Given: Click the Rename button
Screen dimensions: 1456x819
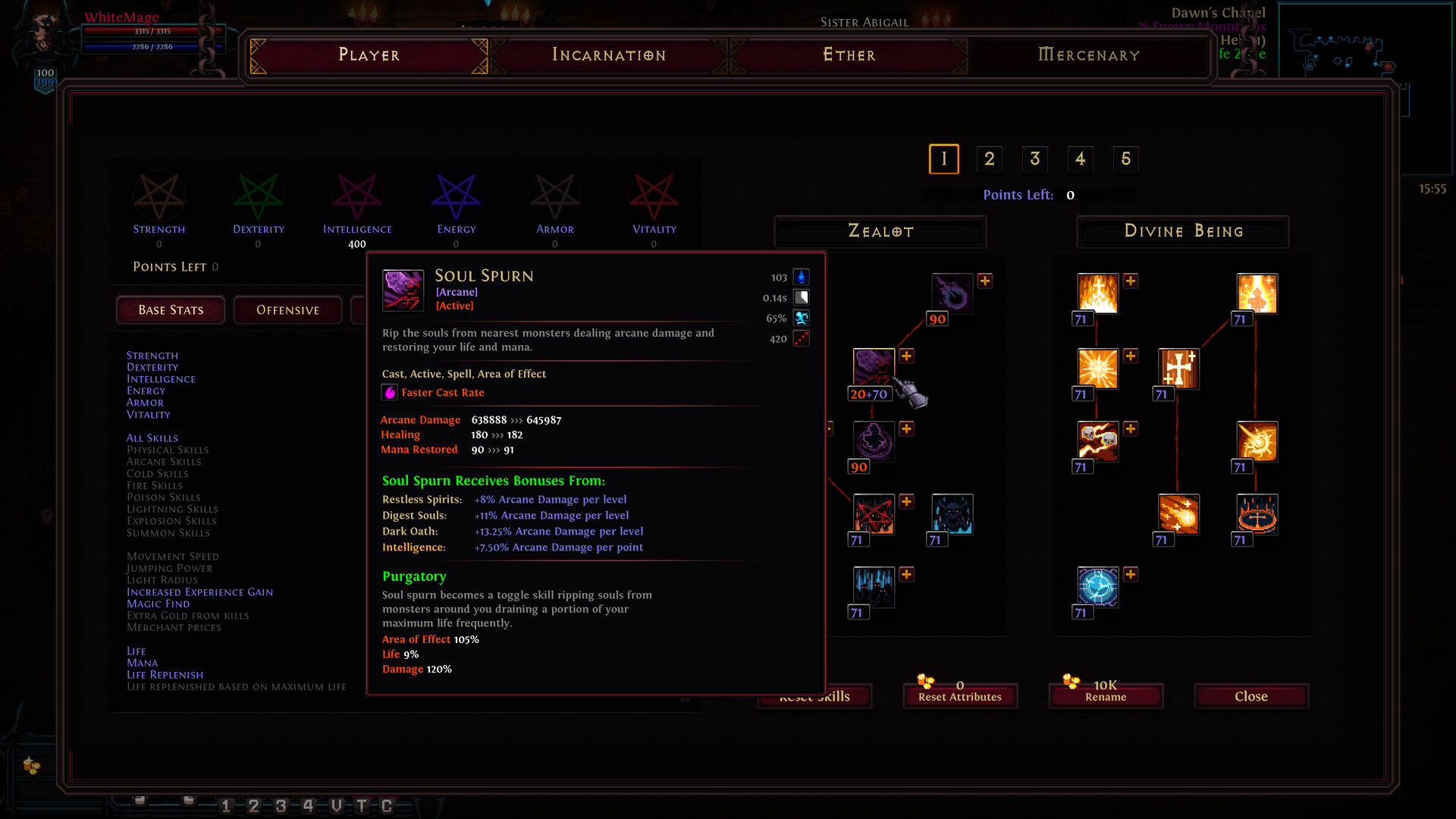Looking at the screenshot, I should coord(1105,696).
